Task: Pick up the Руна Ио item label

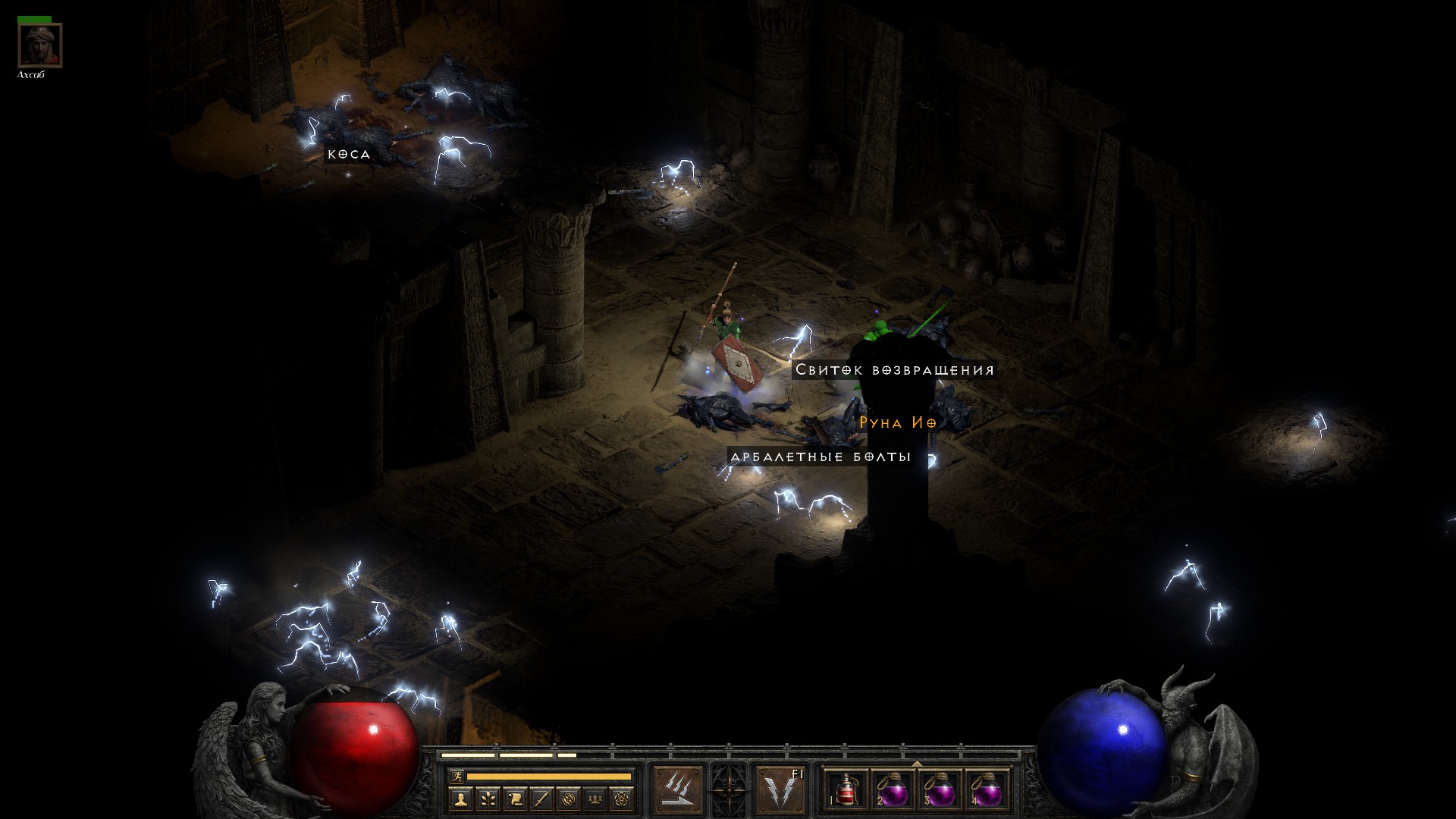Action: pyautogui.click(x=898, y=423)
